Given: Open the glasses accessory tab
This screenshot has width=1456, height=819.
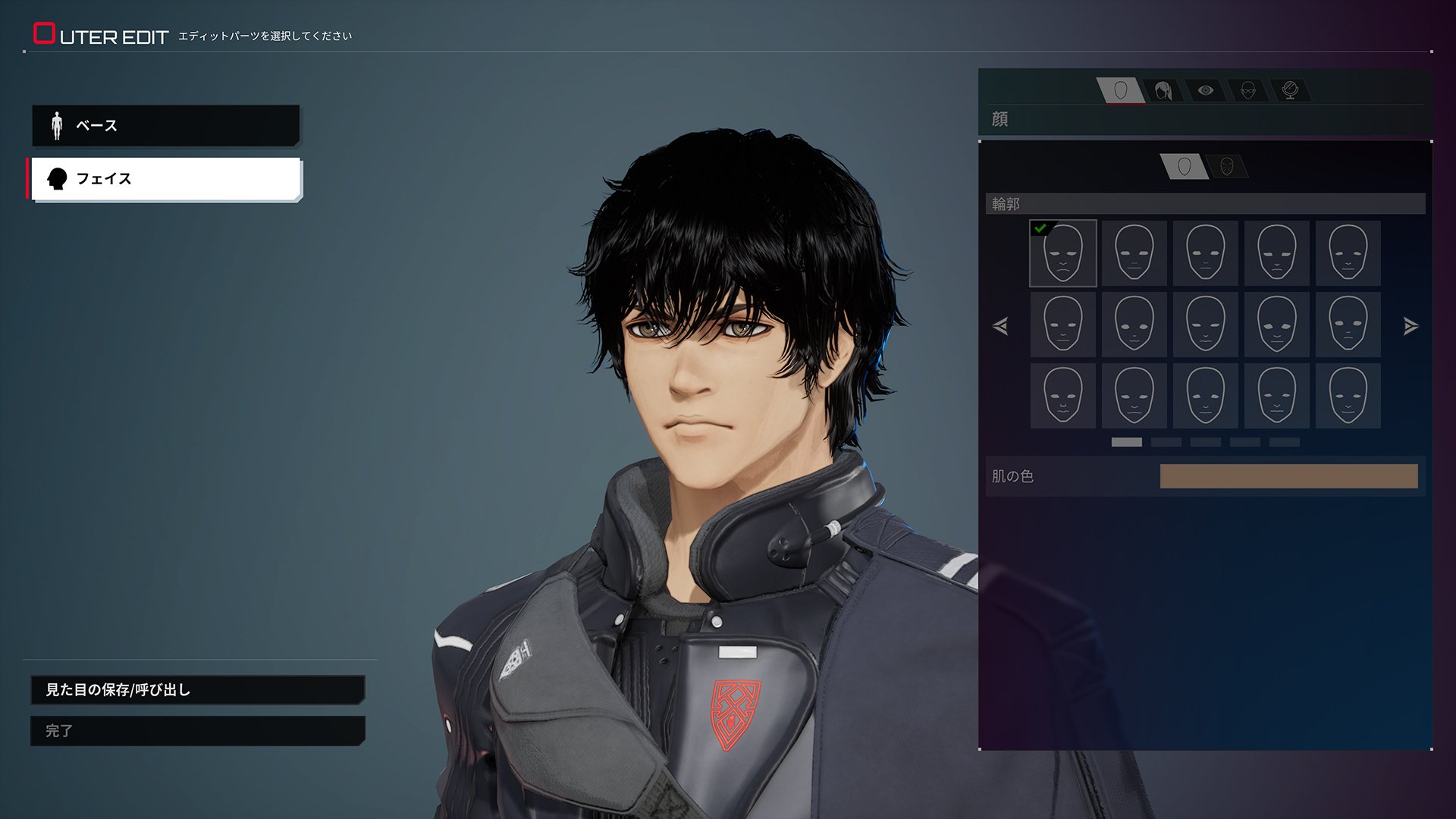Looking at the screenshot, I should pos(1248,91).
